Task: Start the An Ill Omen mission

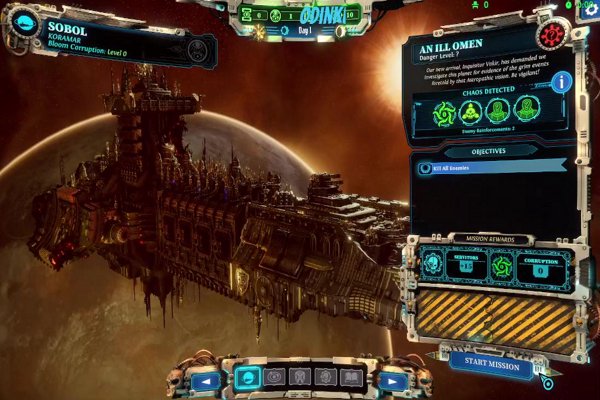Action: tap(491, 365)
